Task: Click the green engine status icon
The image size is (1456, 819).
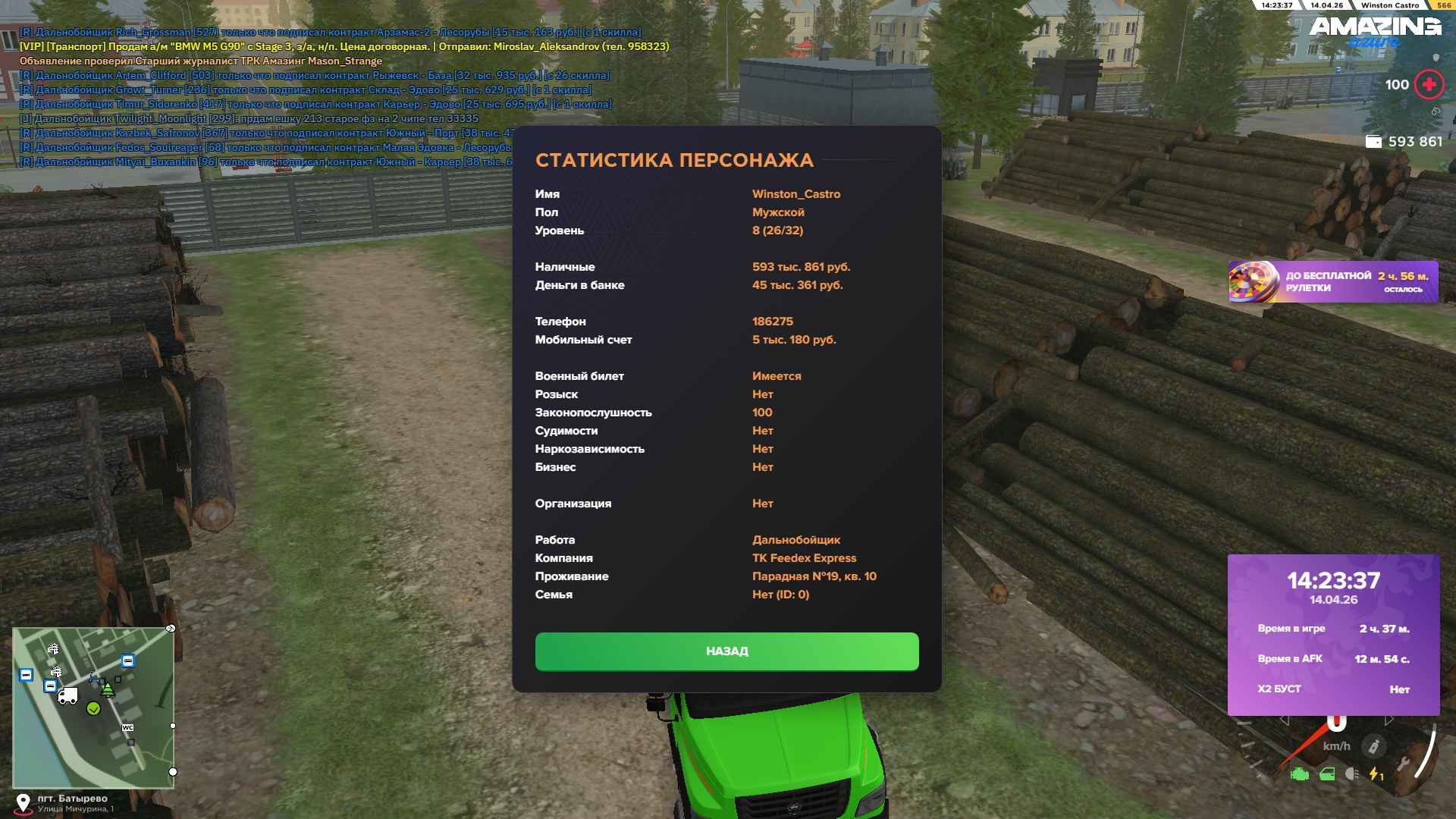Action: tap(1300, 774)
